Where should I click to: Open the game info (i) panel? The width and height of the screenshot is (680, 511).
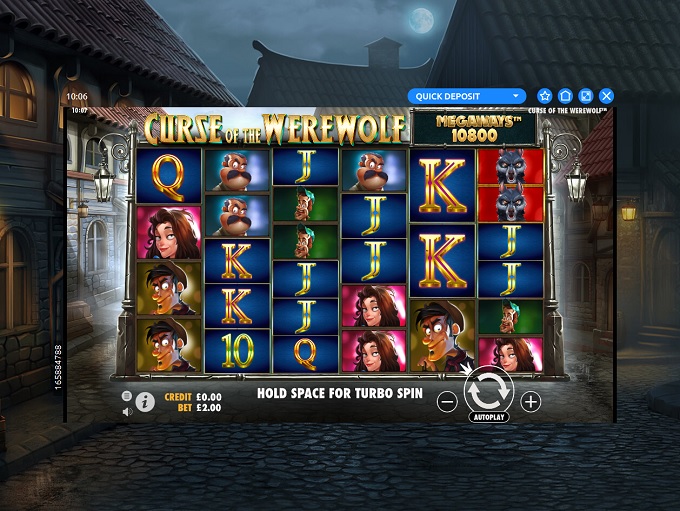click(x=145, y=402)
